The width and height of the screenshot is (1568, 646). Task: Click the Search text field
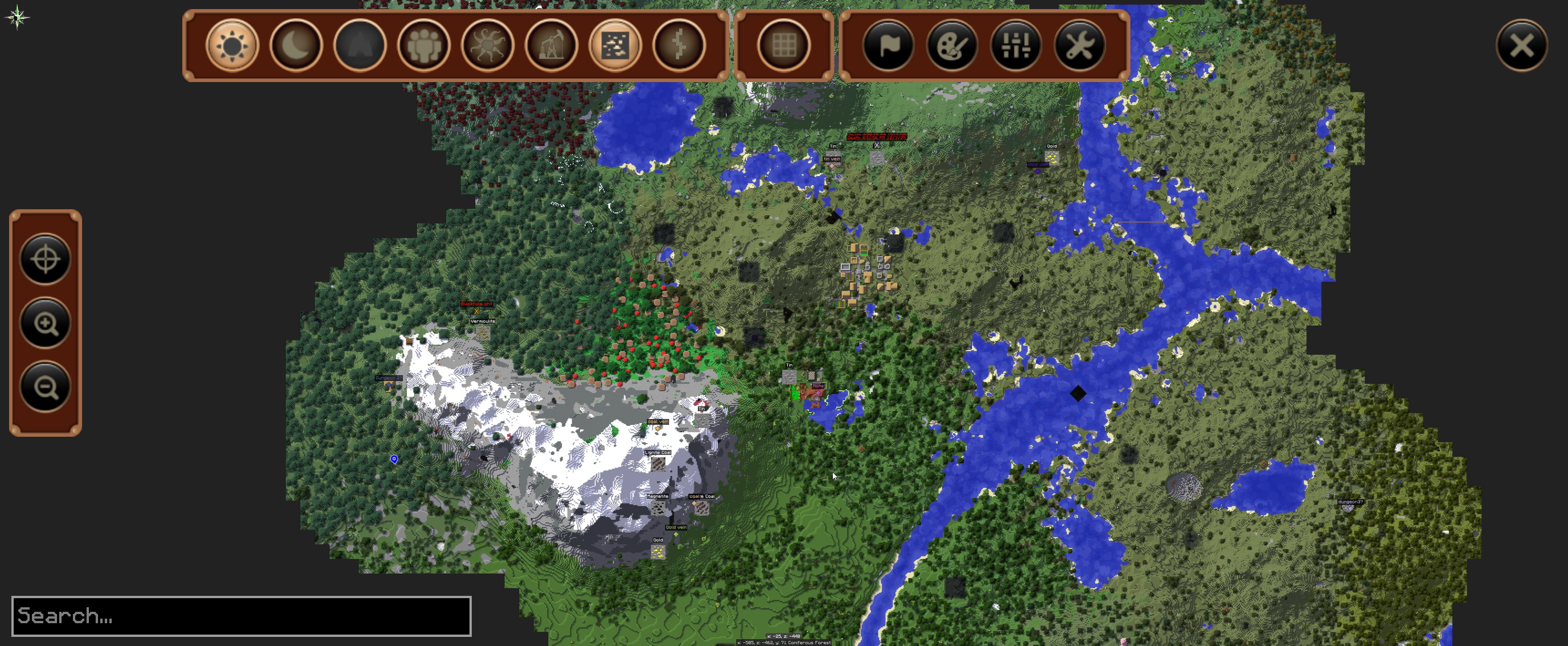[x=241, y=615]
